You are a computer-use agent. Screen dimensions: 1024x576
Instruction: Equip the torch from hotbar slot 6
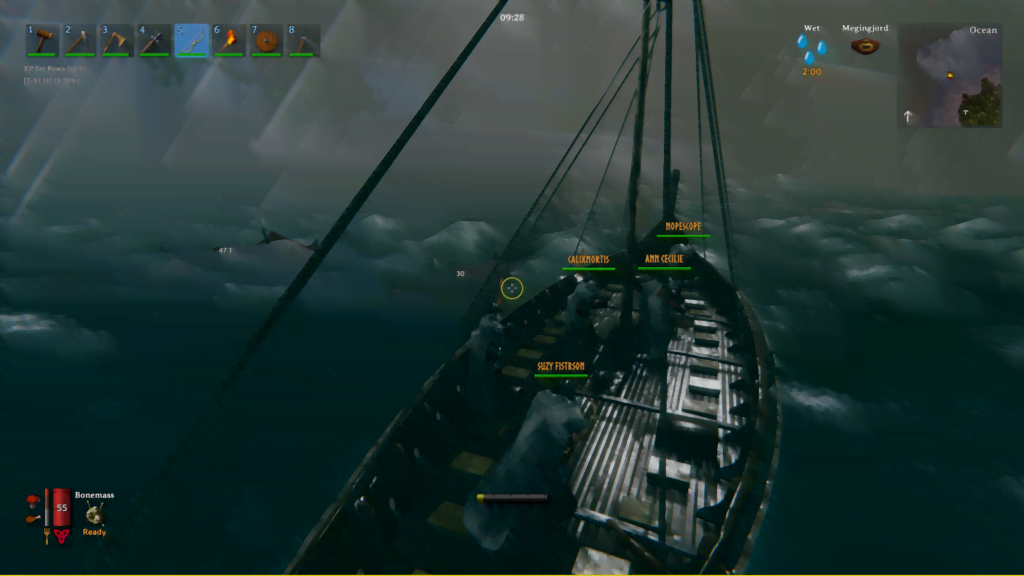tap(229, 41)
